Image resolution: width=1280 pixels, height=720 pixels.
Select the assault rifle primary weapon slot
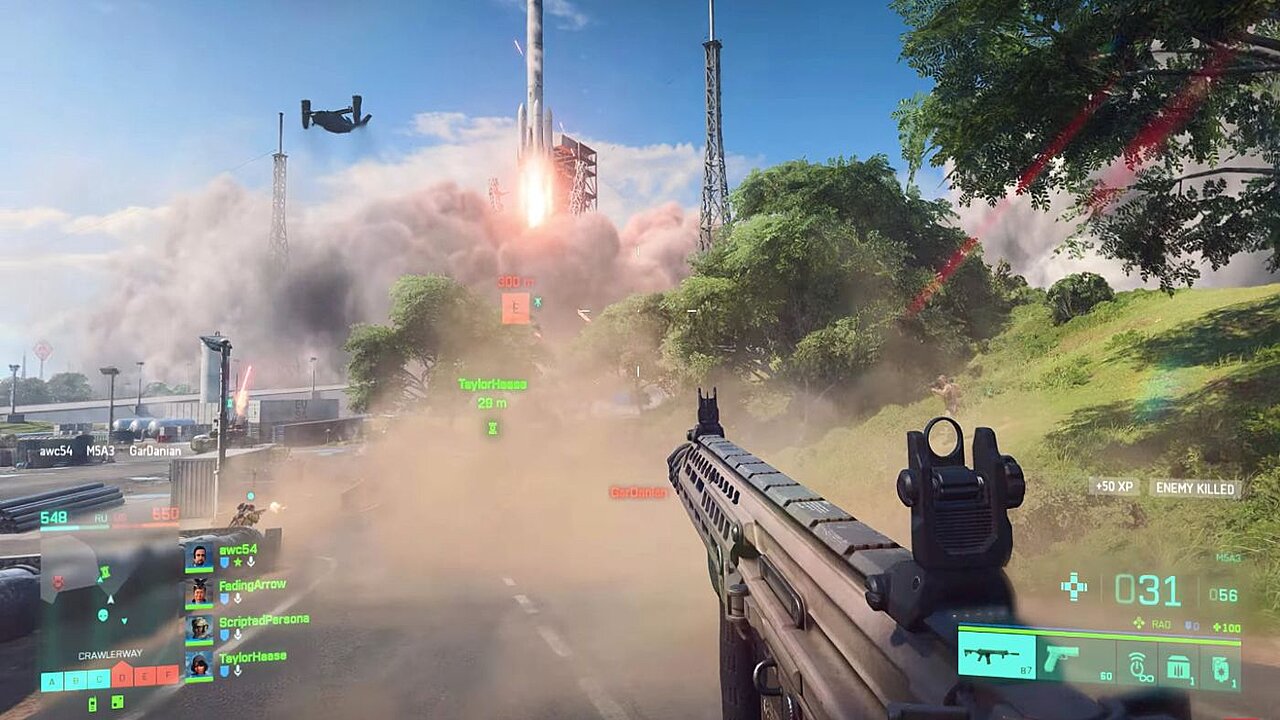(996, 656)
